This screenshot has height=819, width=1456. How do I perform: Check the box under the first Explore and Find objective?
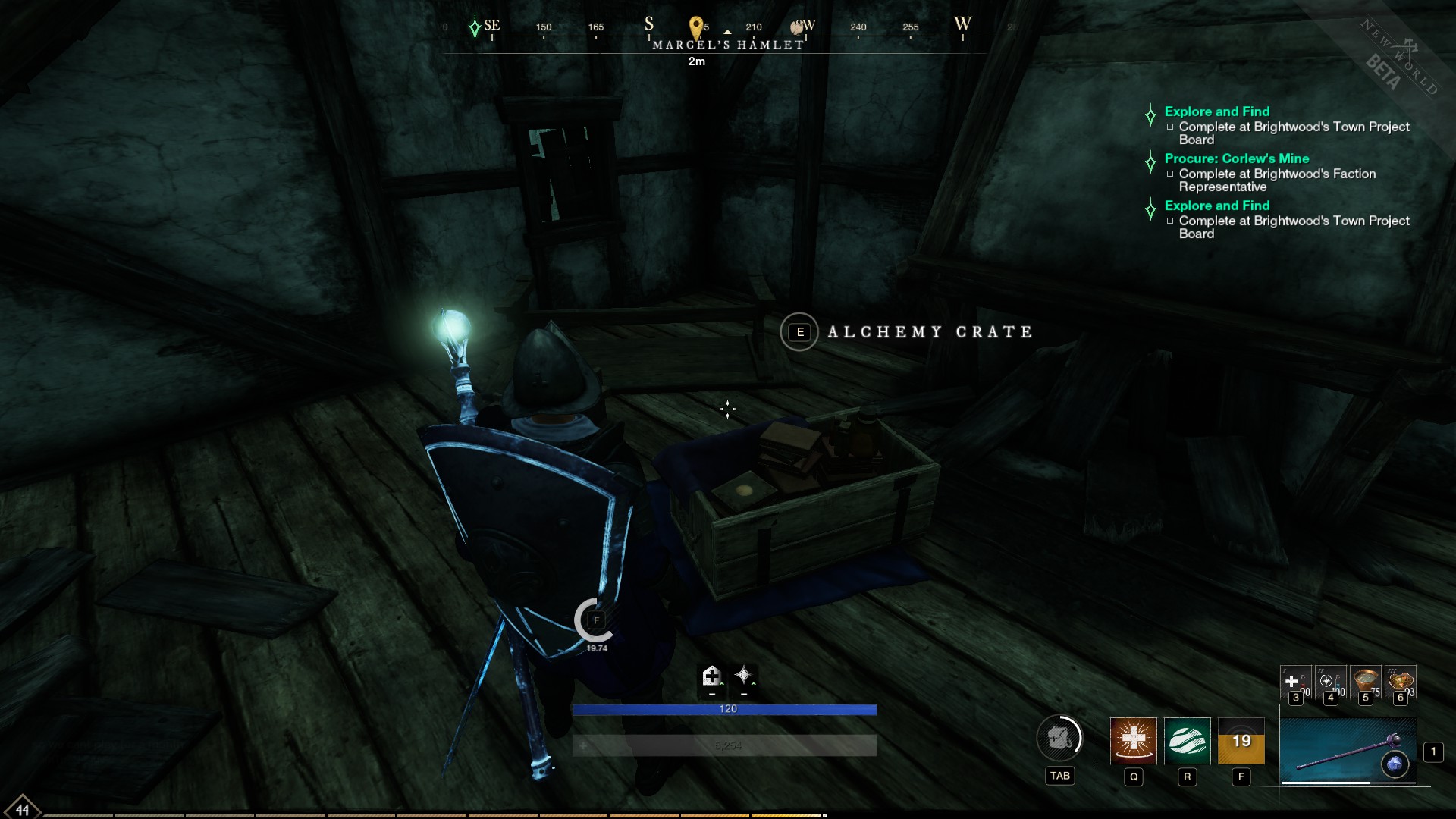(1170, 127)
